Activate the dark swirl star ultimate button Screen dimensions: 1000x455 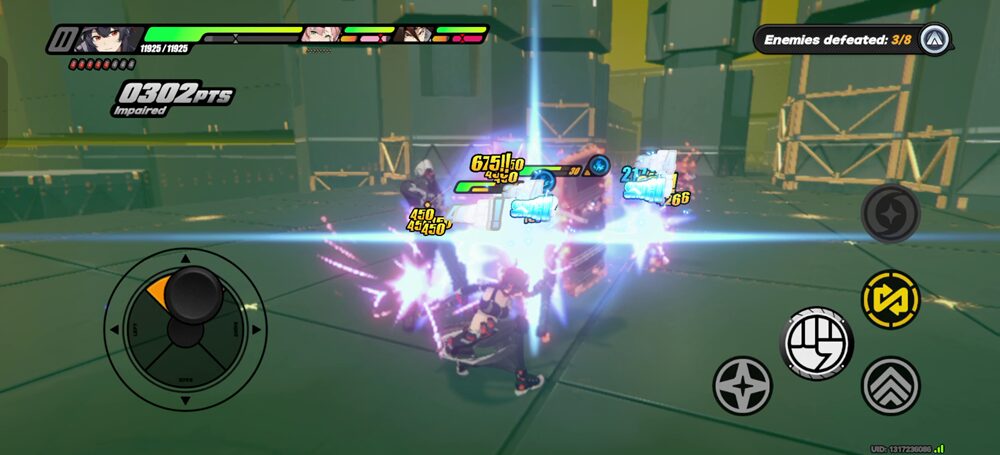click(x=889, y=213)
